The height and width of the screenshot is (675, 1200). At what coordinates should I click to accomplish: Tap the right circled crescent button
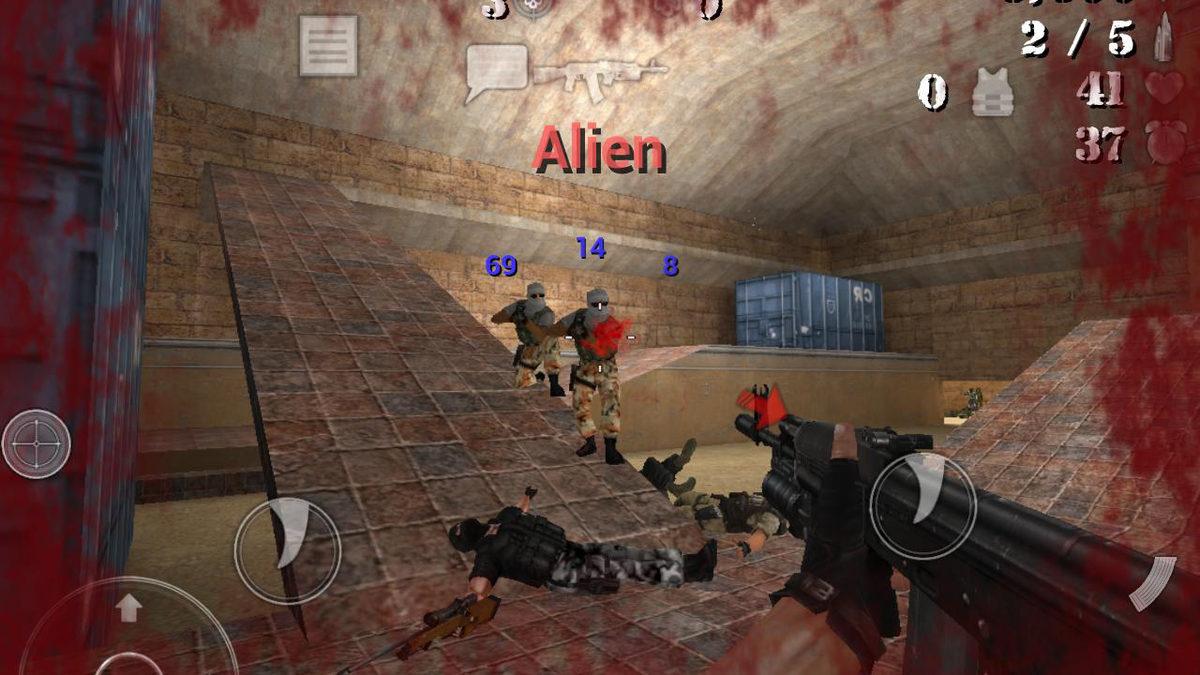click(x=922, y=505)
